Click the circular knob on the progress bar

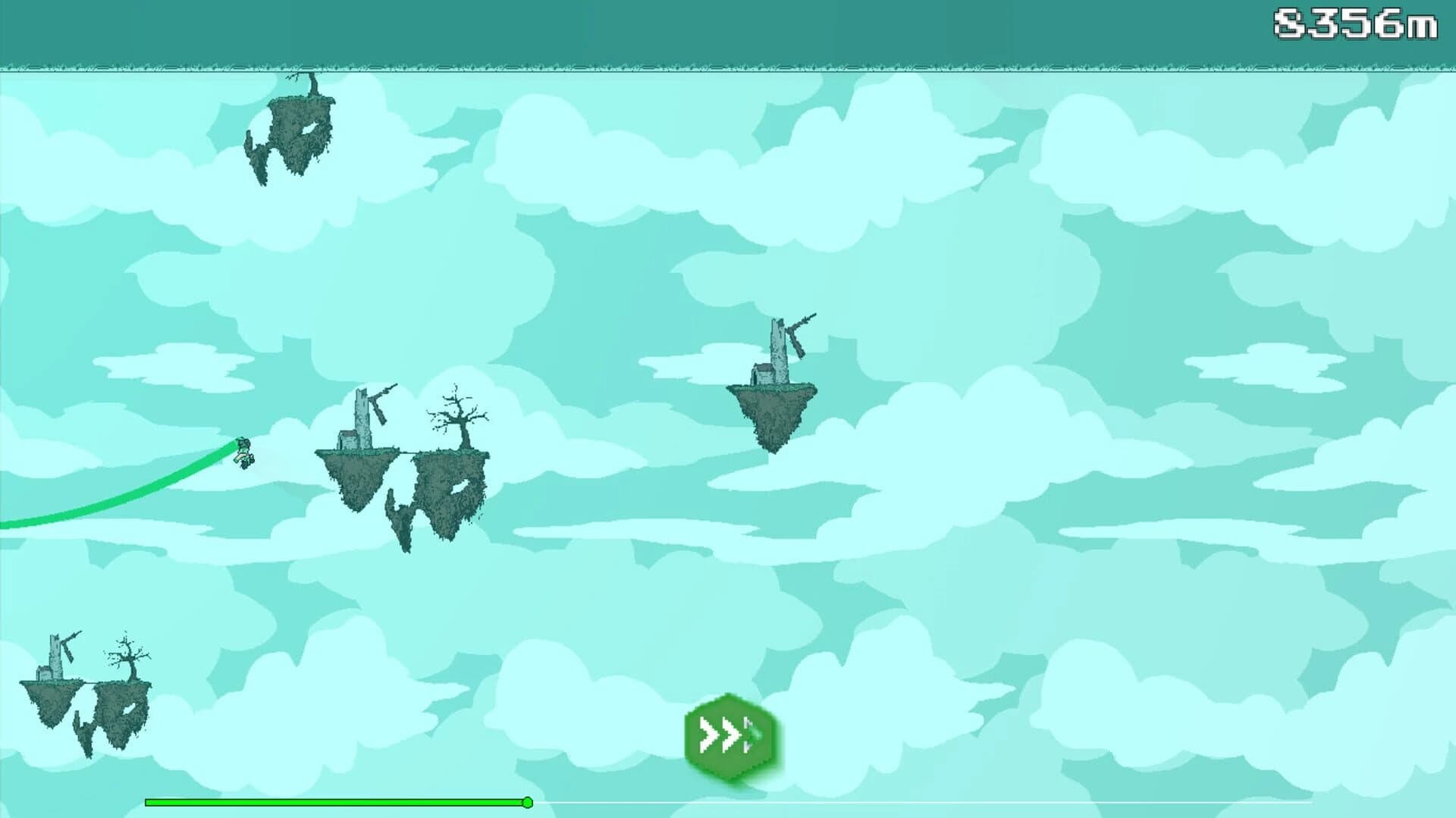(527, 801)
